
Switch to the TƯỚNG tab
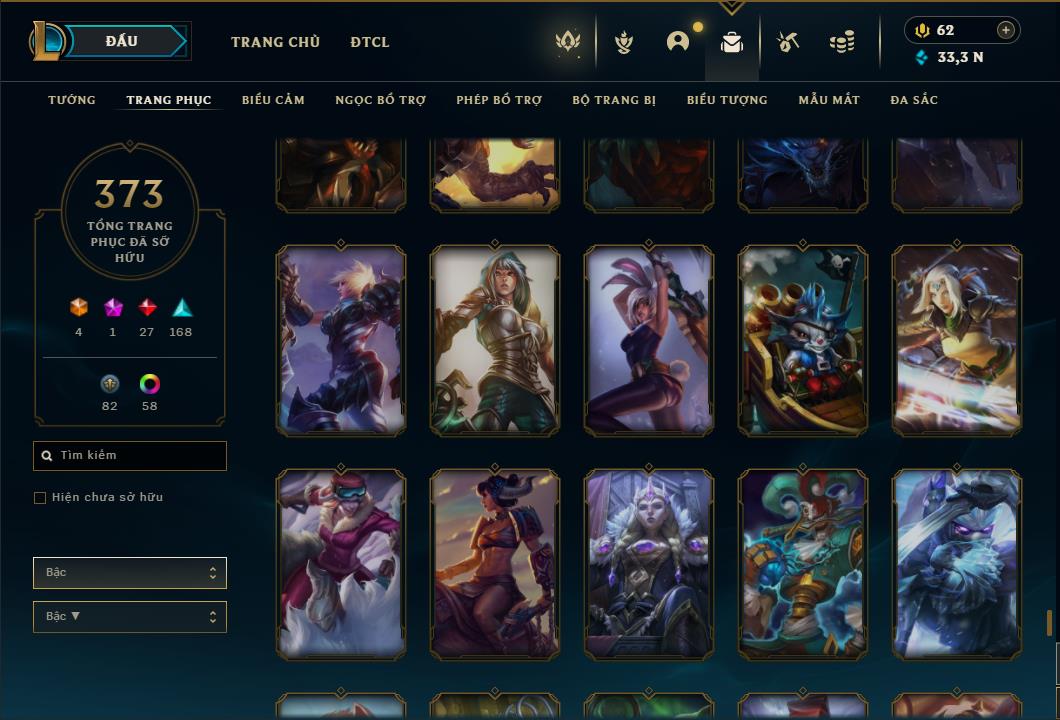coord(72,100)
